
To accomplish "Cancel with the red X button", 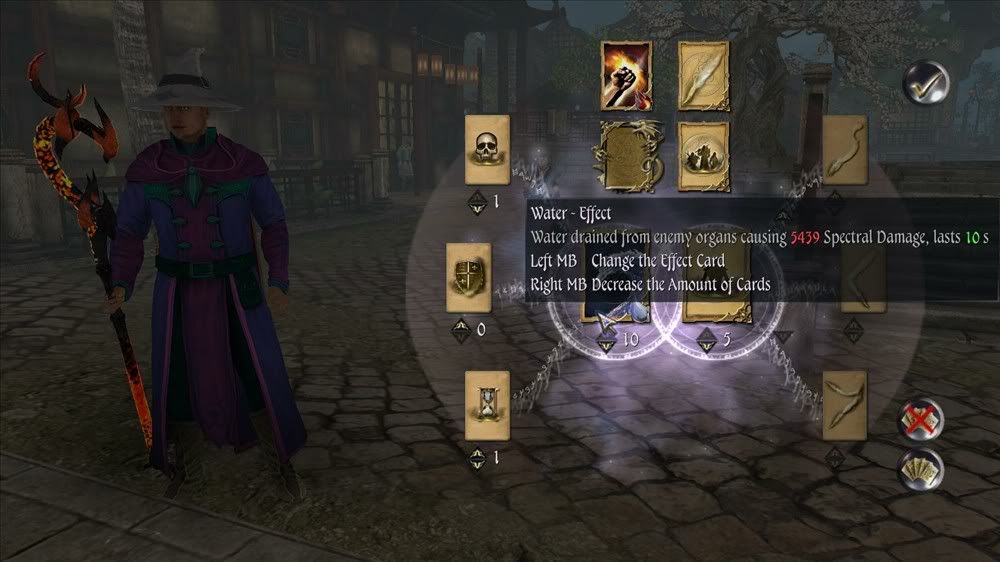I will pyautogui.click(x=919, y=419).
